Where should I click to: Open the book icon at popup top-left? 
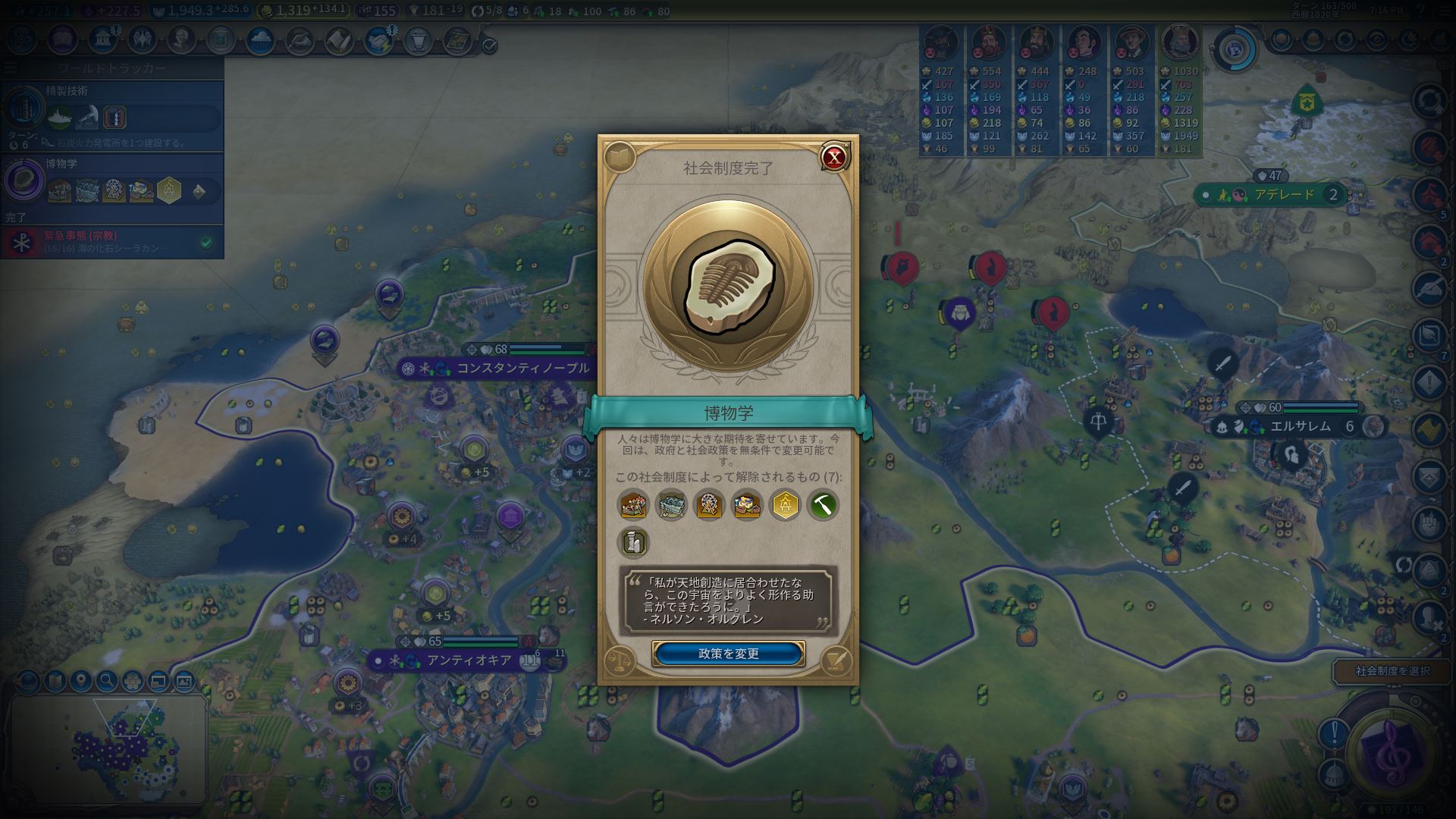tap(620, 158)
